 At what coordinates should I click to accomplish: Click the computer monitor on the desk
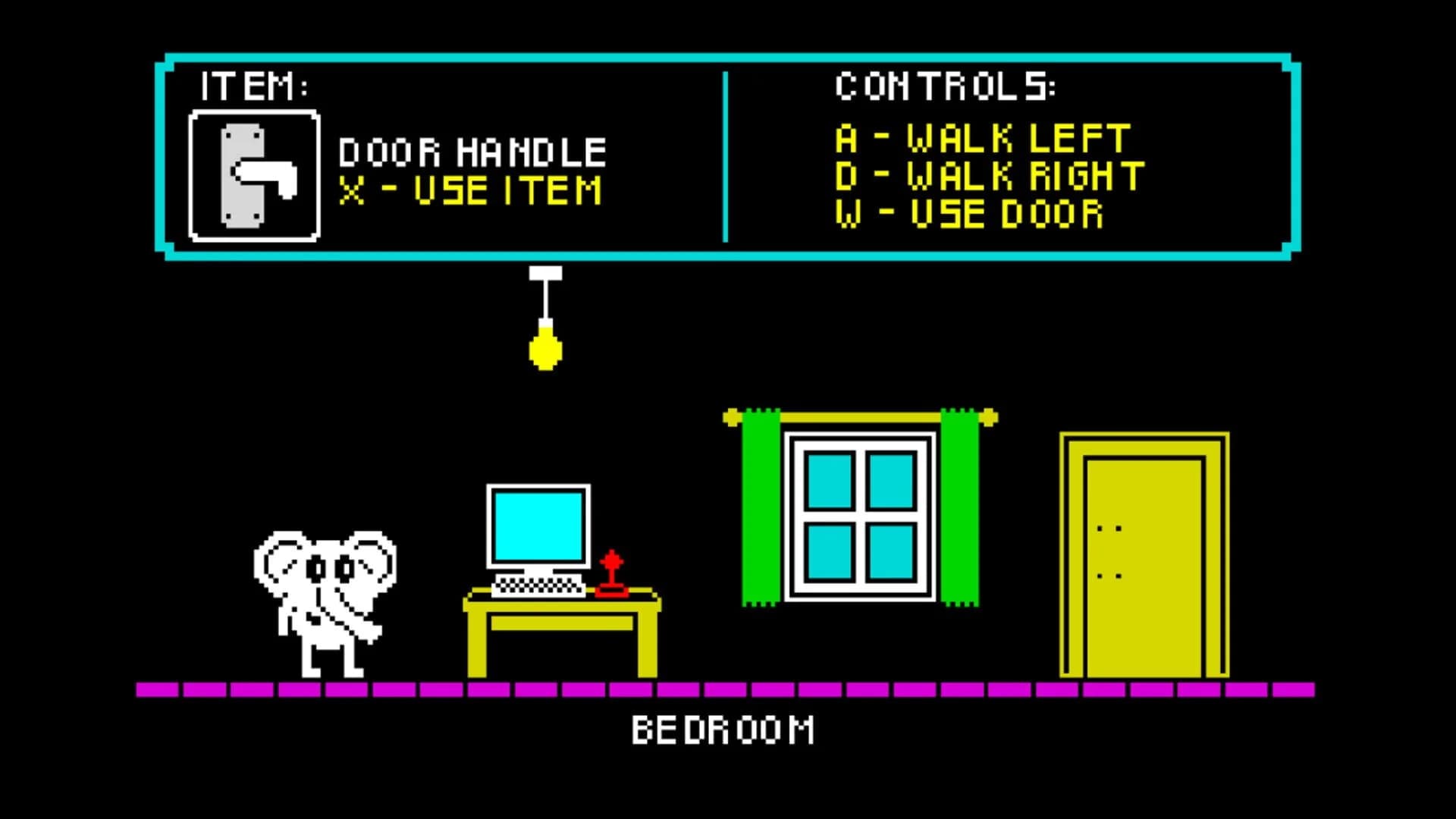pos(538,523)
